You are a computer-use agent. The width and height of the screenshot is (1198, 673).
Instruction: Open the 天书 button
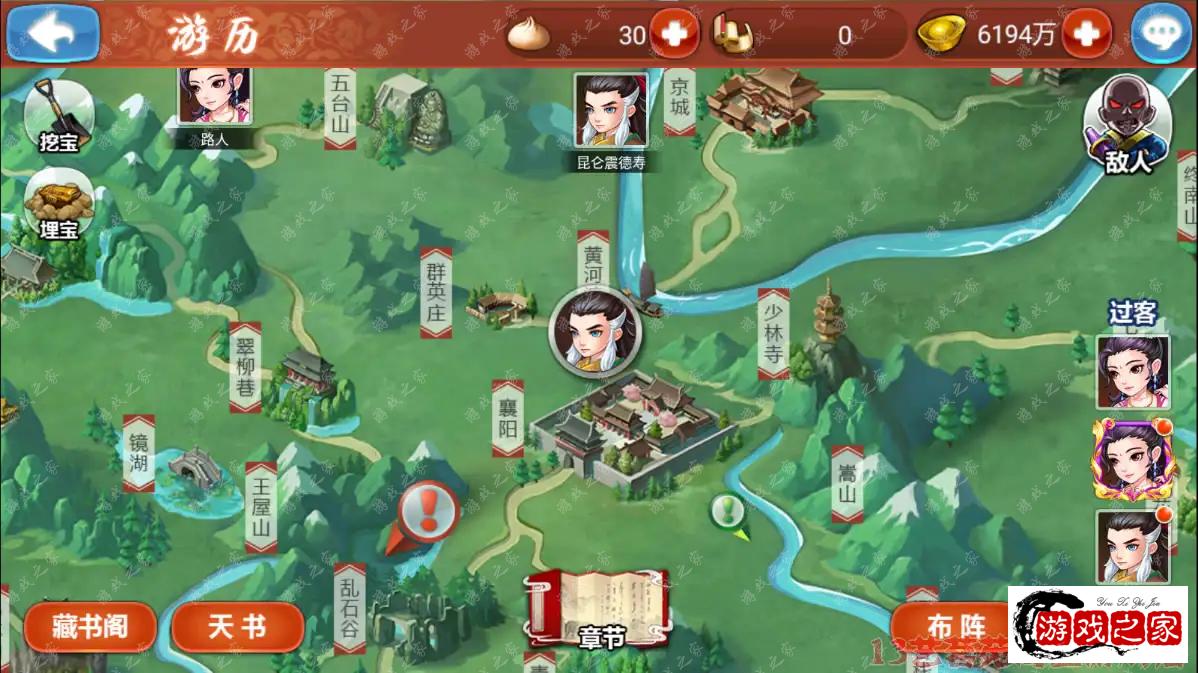237,627
